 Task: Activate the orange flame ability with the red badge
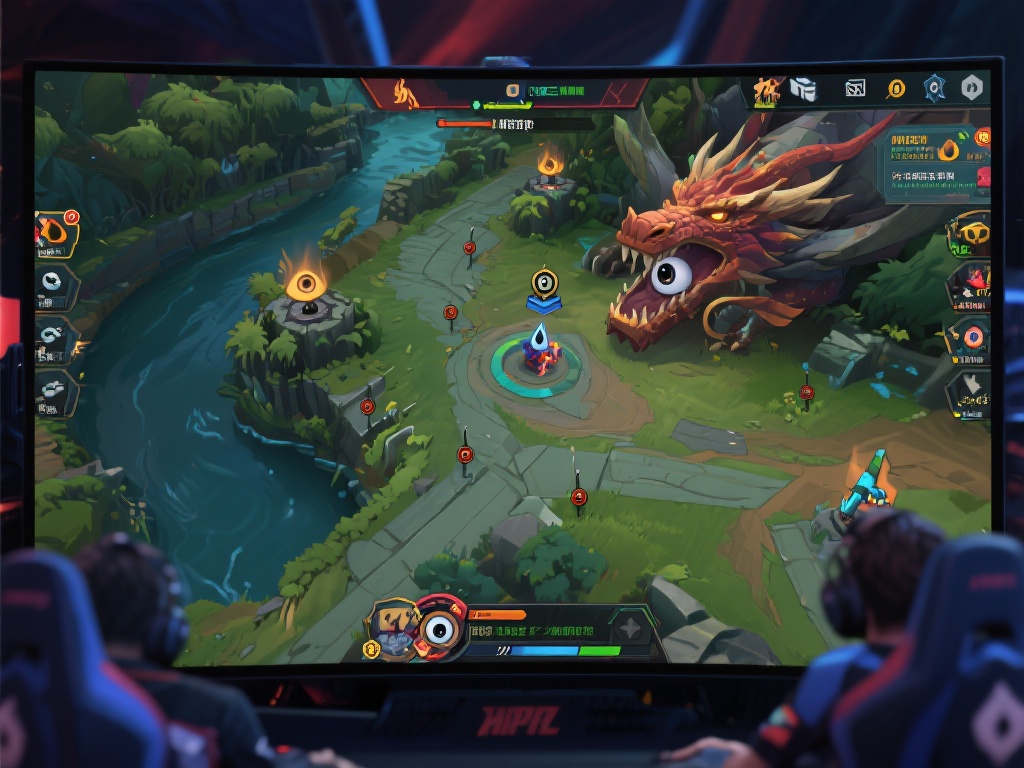pos(56,232)
